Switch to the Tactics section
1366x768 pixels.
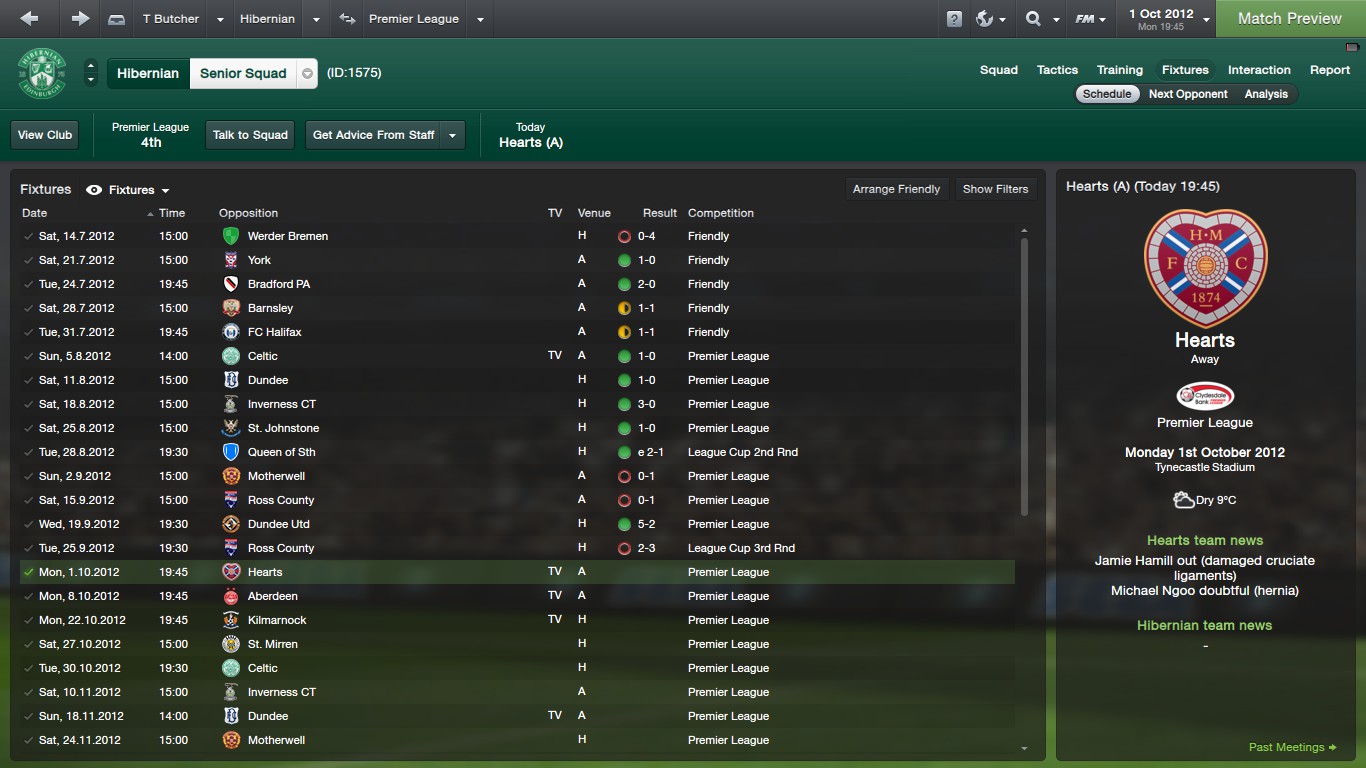1057,70
